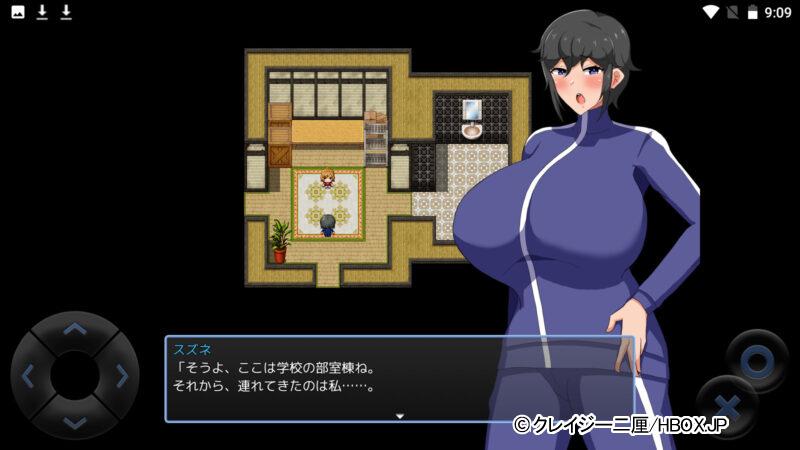Advance the Suzune dialogue box
This screenshot has height=450, width=800.
[400, 378]
